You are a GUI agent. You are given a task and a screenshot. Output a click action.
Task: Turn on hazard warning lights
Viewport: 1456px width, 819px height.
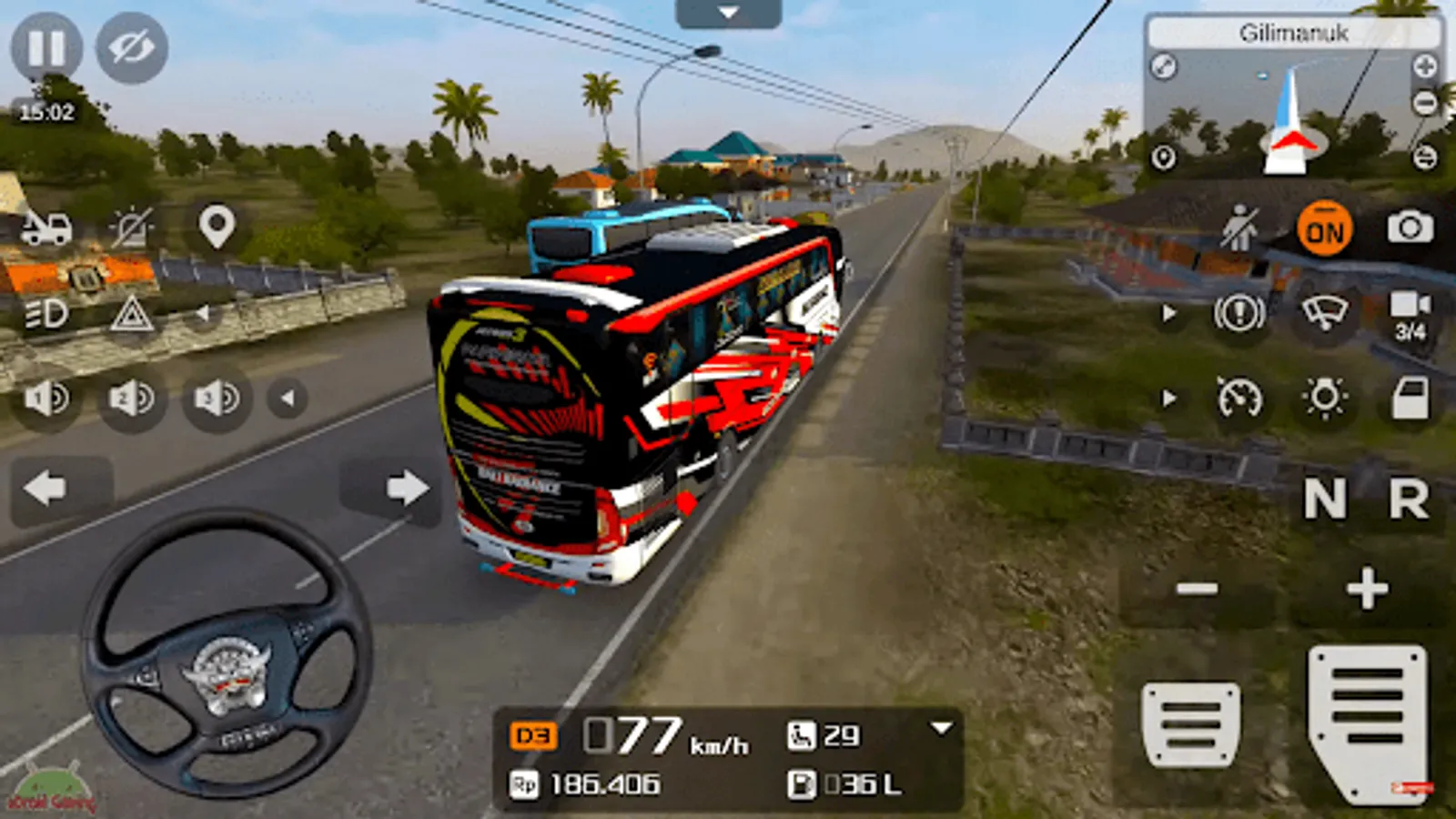(132, 315)
